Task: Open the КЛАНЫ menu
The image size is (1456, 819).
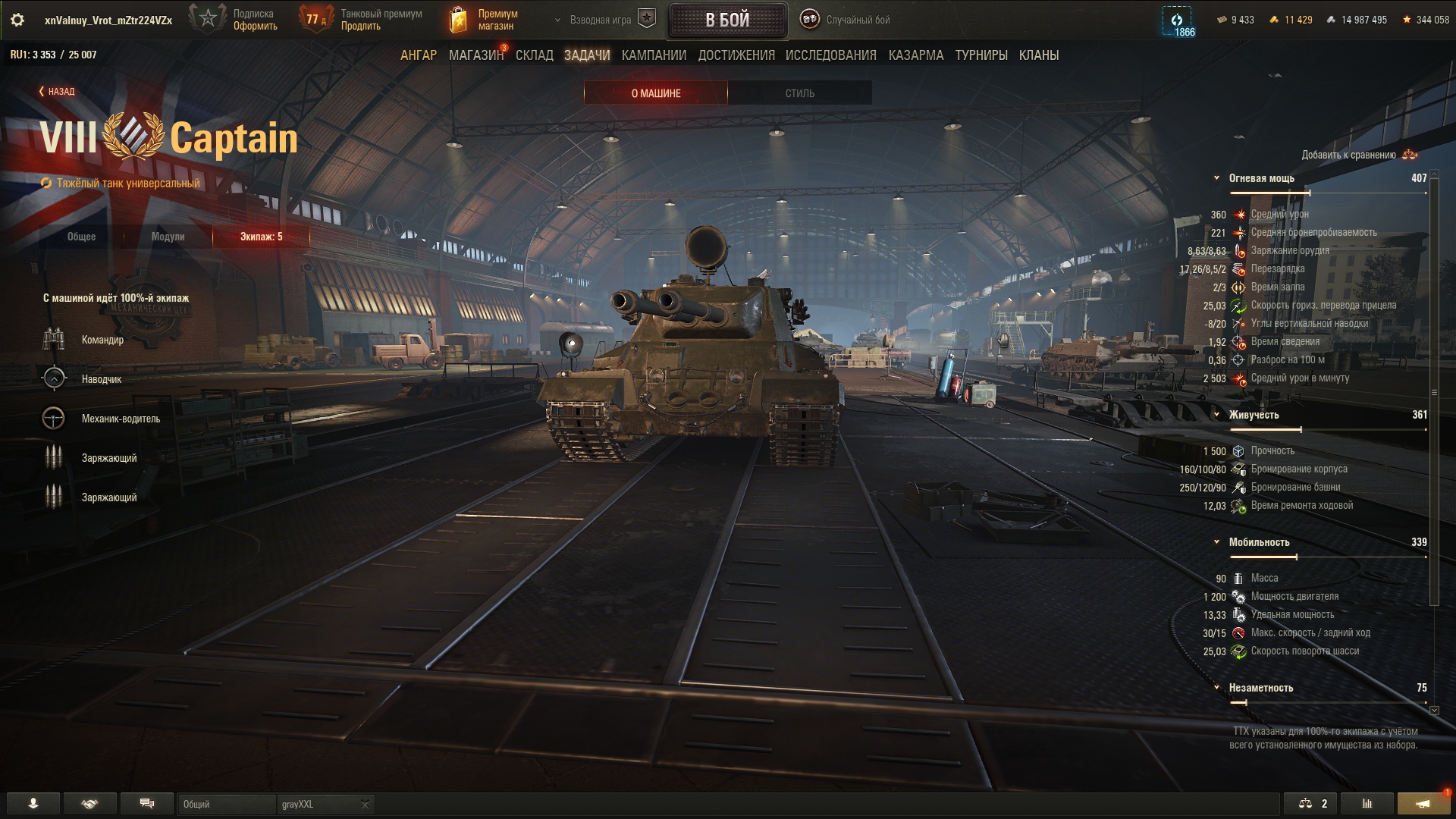Action: click(1039, 55)
